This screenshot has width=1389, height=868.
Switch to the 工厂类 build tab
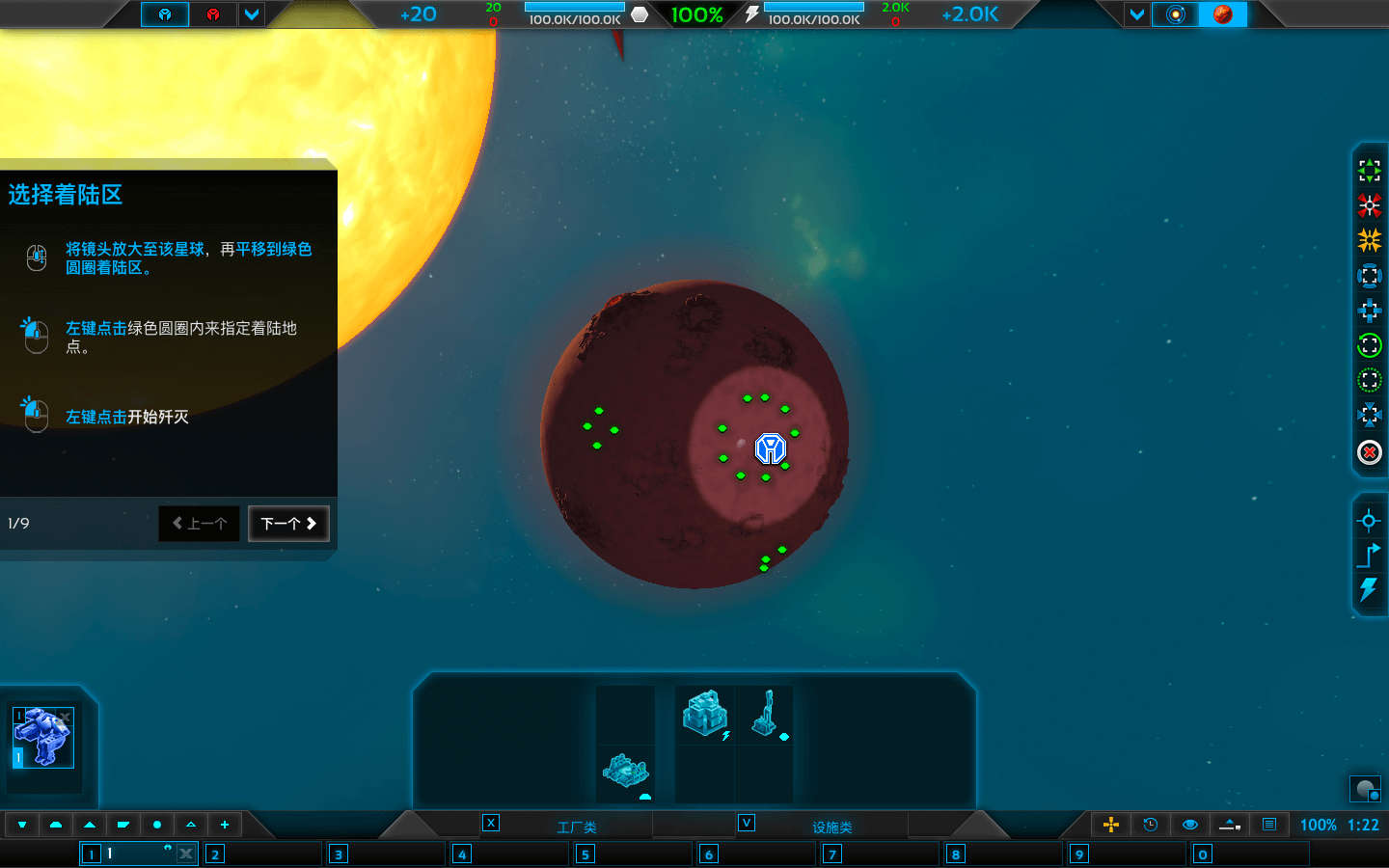(569, 825)
